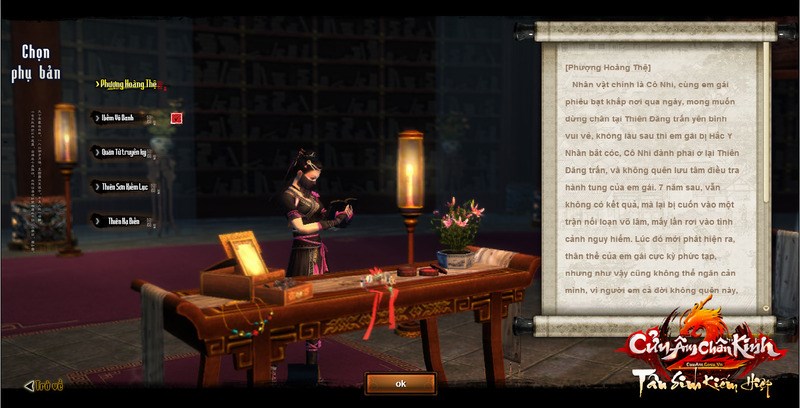Pick the Quân Tử truyện kỳ entry
The image size is (800, 408).
pos(124,152)
